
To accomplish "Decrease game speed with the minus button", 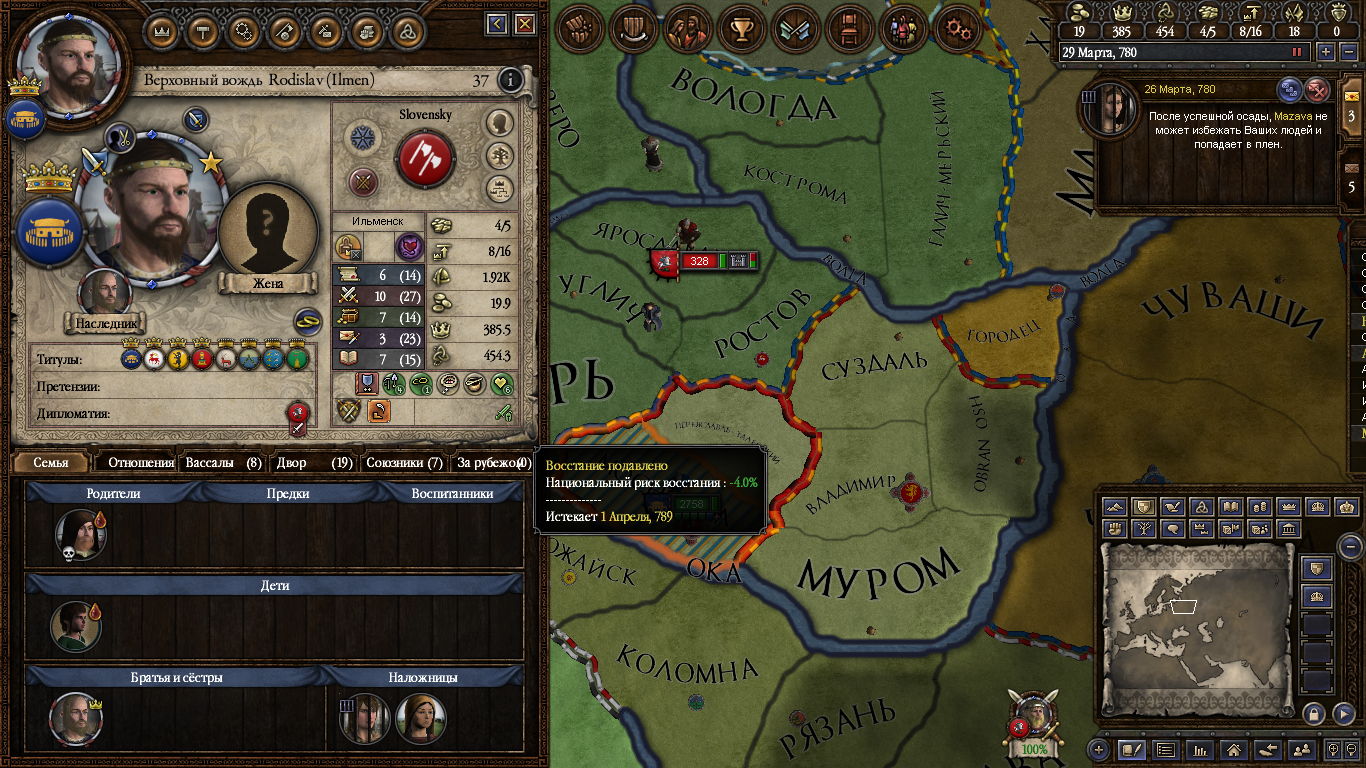I will (x=1348, y=52).
